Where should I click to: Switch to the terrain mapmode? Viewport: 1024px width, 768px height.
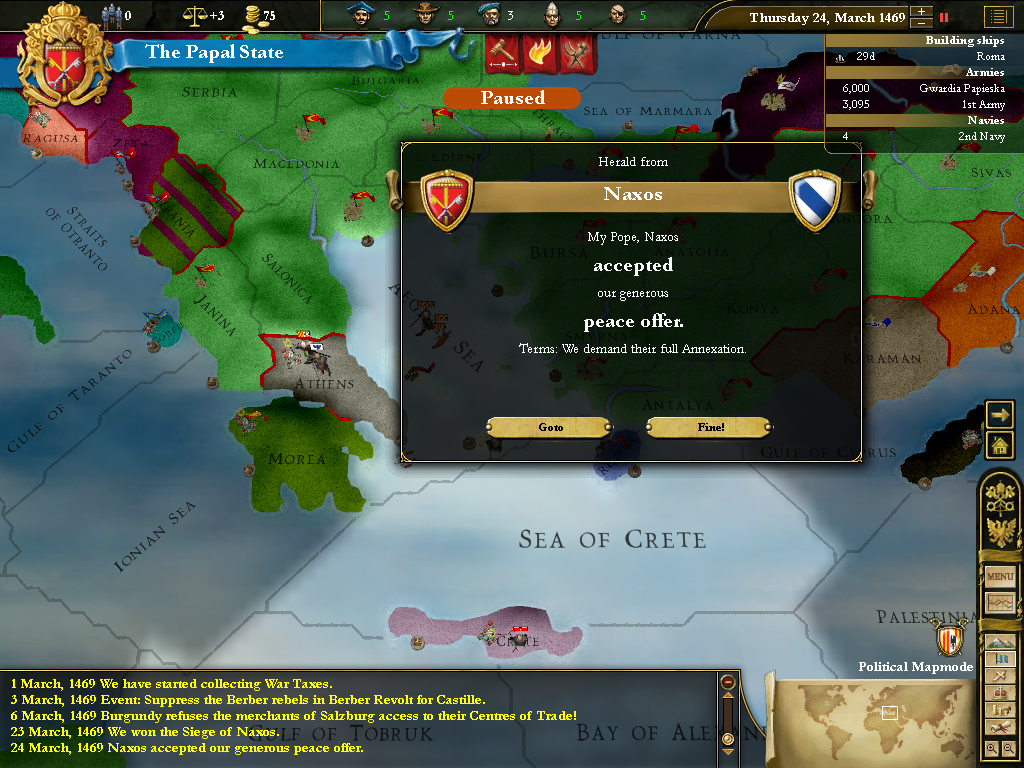tap(1000, 642)
